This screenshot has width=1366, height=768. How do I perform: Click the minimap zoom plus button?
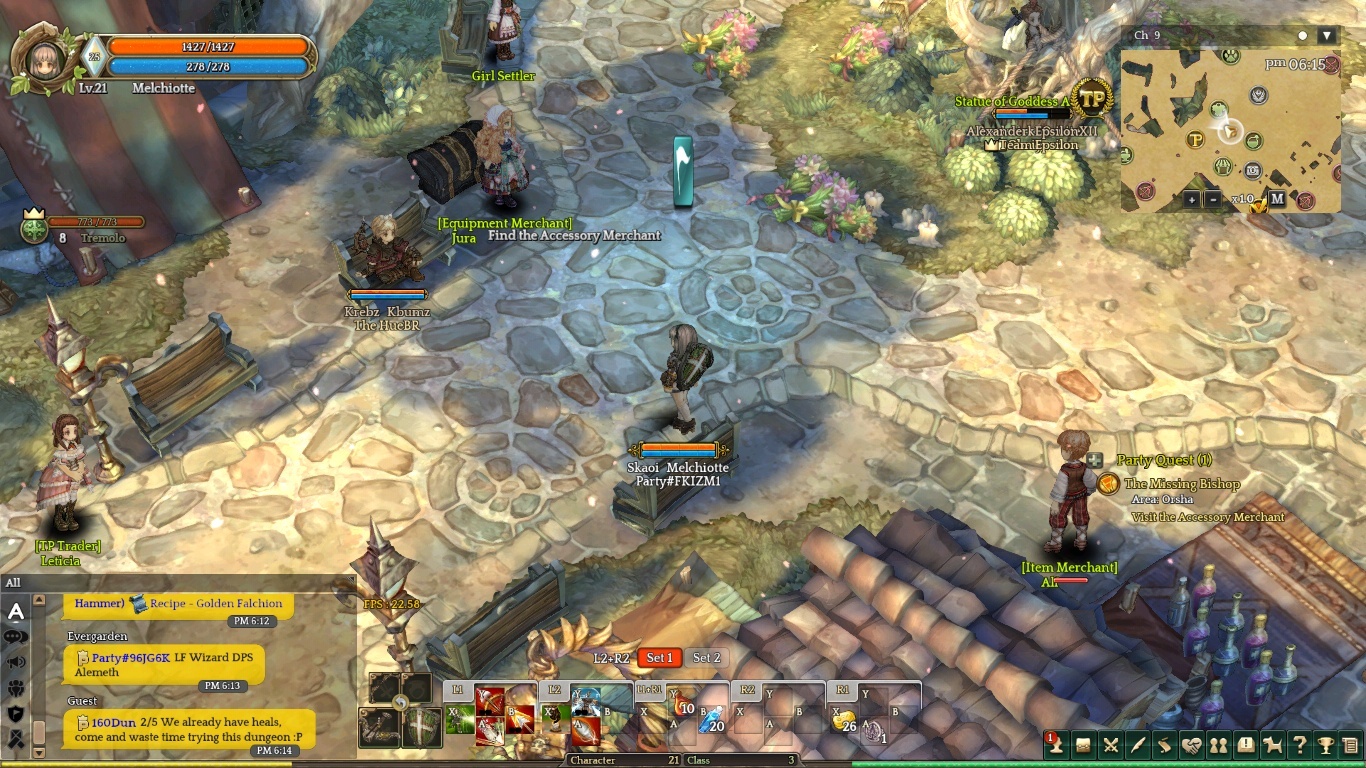tap(1192, 199)
